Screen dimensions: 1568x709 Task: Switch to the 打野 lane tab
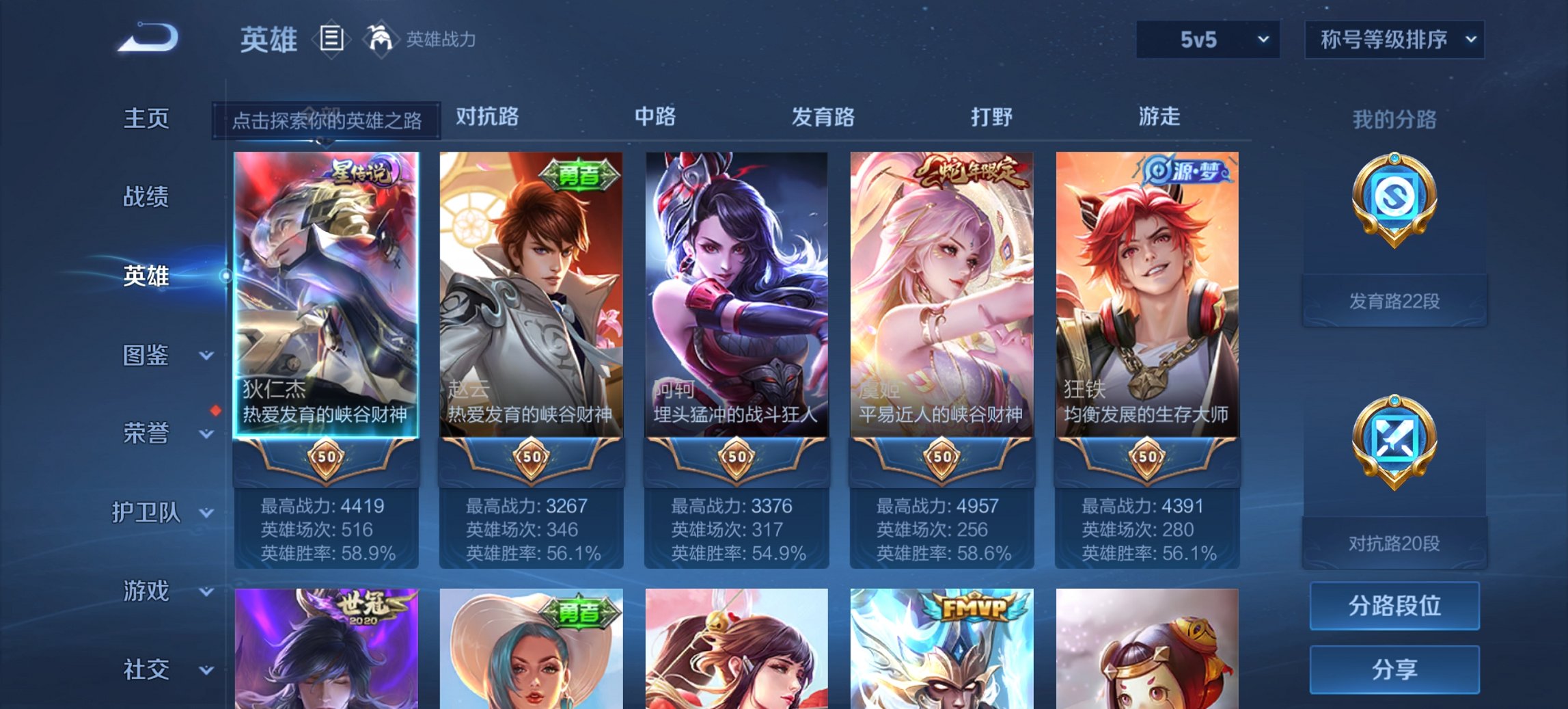click(994, 118)
